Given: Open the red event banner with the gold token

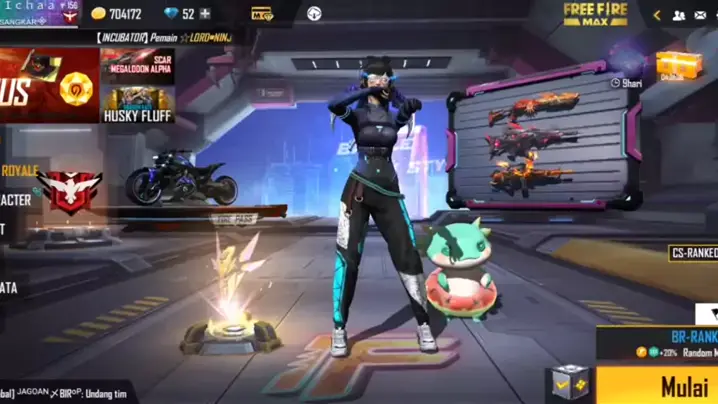Looking at the screenshot, I should (x=50, y=85).
